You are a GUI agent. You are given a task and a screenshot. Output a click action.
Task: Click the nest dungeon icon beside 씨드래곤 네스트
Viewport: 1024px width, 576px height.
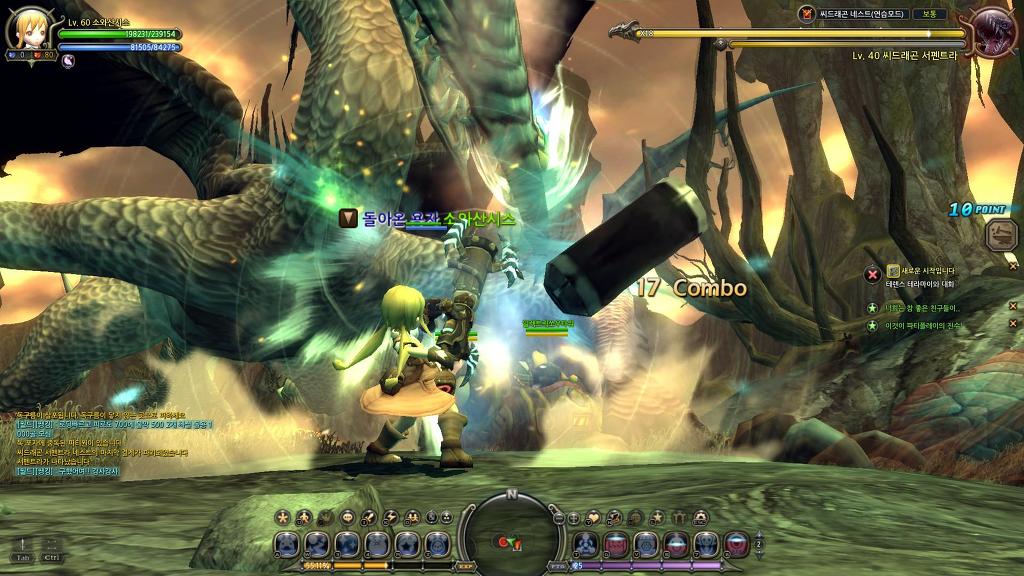[x=807, y=14]
